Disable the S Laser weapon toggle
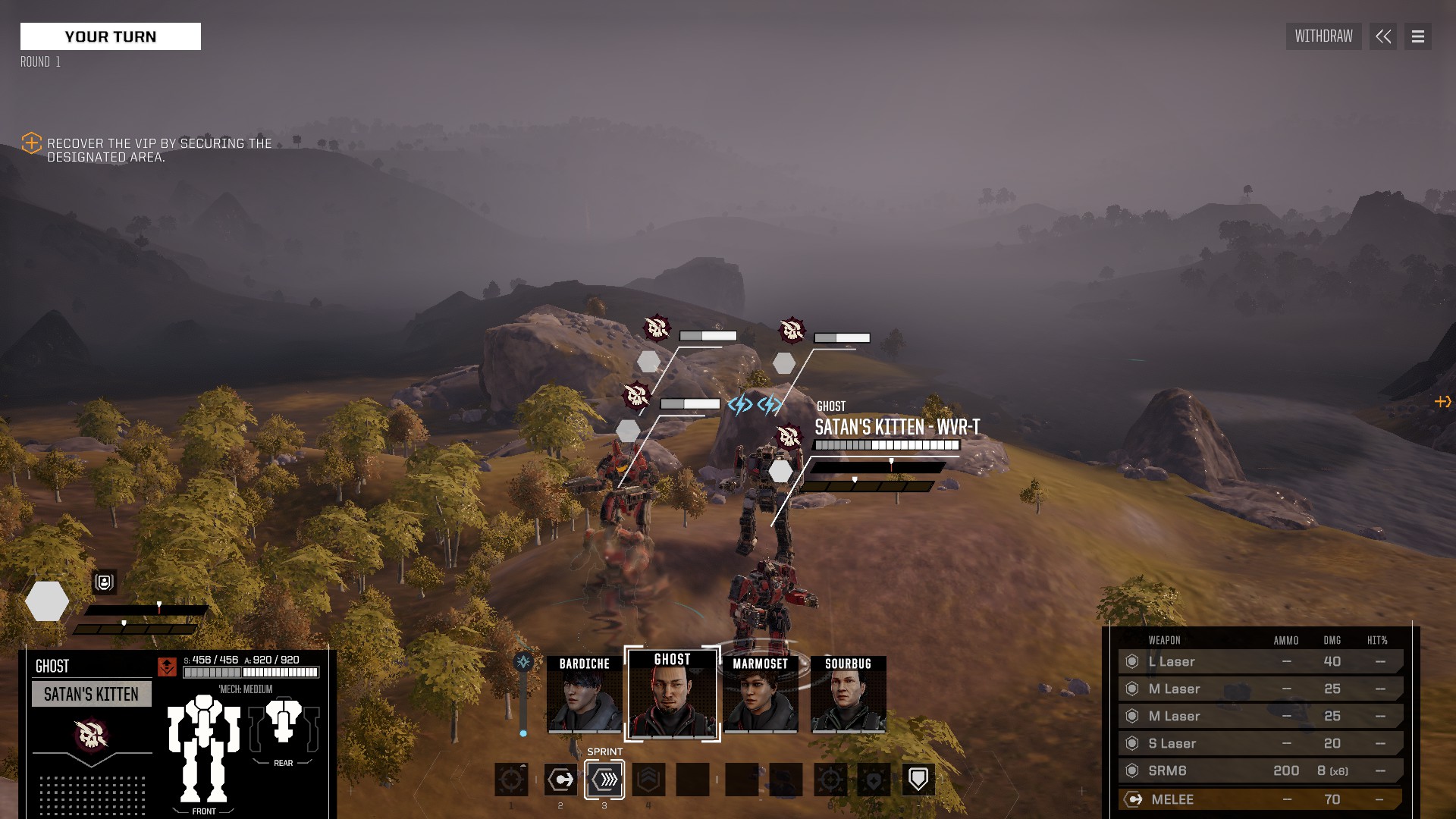This screenshot has width=1456, height=819. coord(1134,743)
